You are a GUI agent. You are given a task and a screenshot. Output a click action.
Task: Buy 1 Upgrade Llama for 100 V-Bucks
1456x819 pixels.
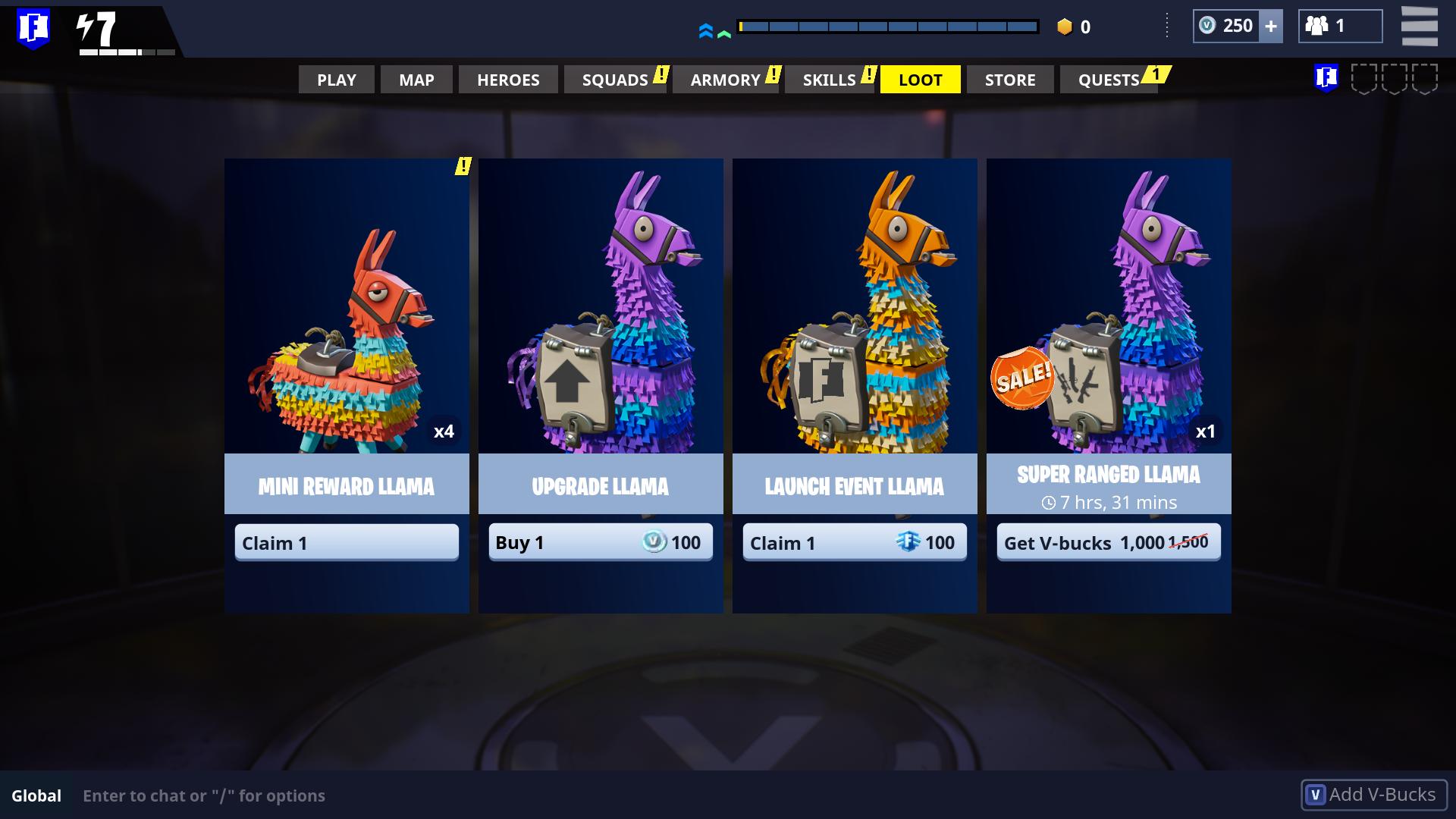tap(601, 542)
